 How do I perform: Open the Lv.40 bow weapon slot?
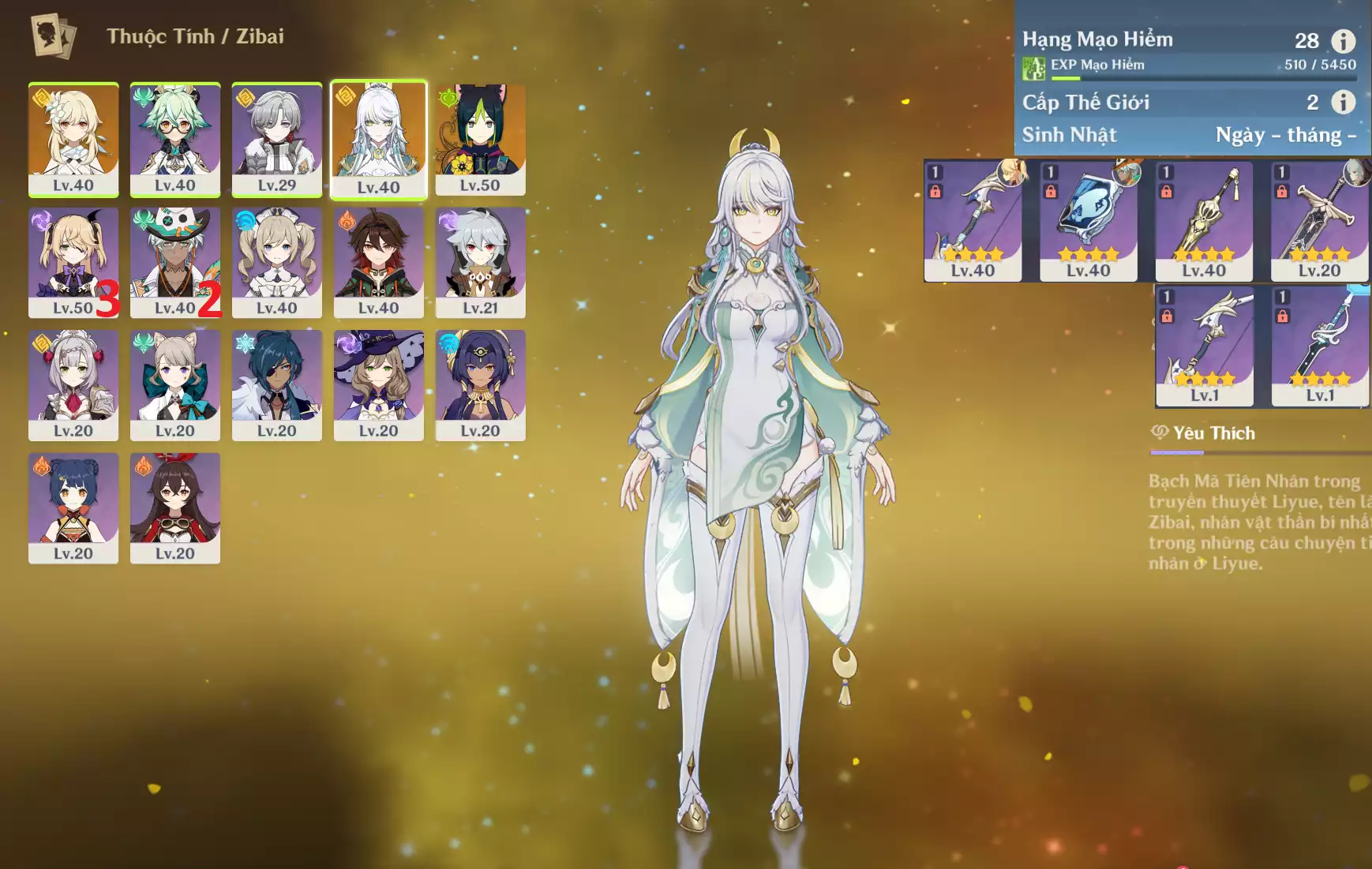point(973,220)
